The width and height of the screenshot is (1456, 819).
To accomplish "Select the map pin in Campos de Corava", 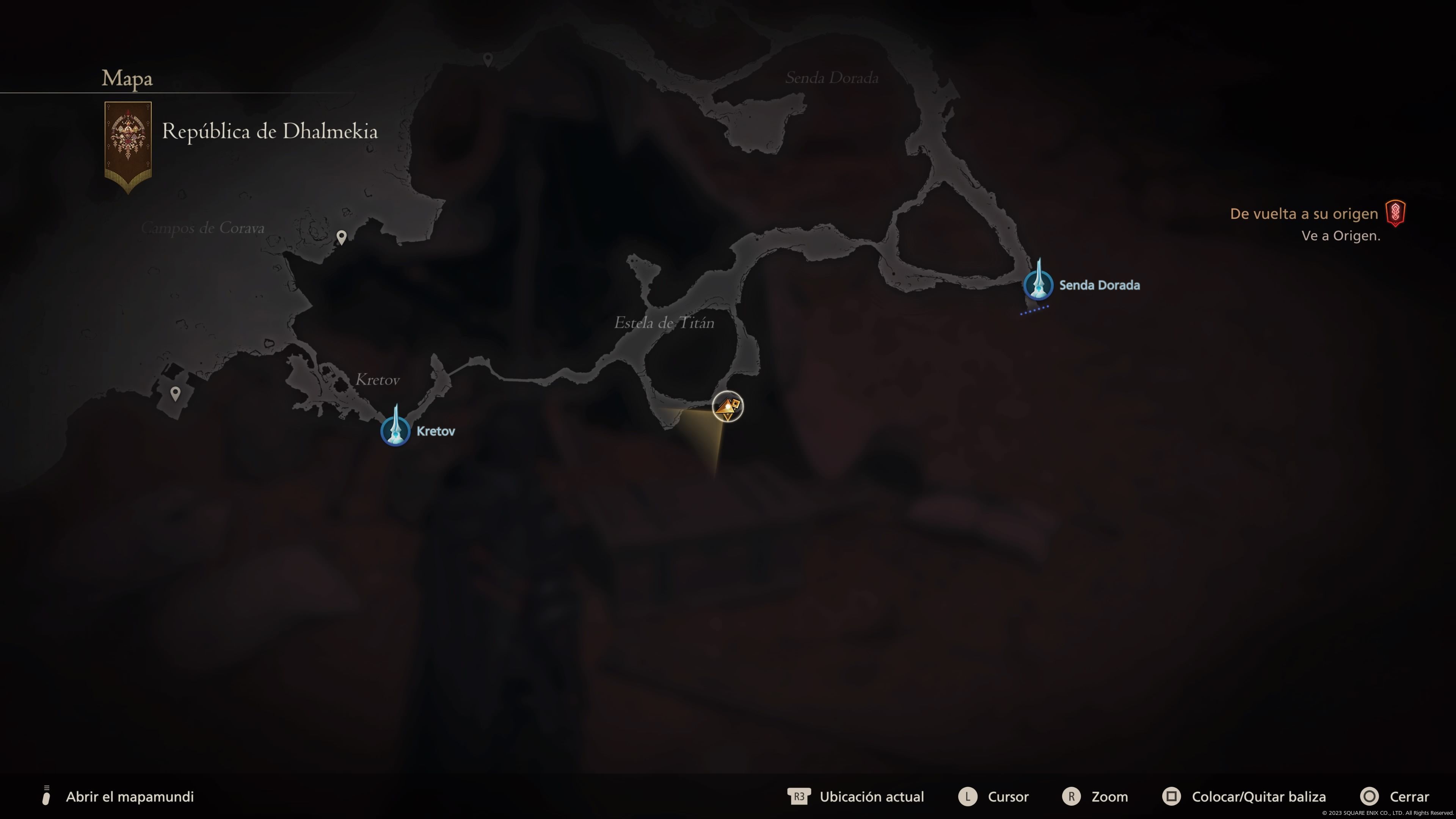I will click(x=342, y=237).
